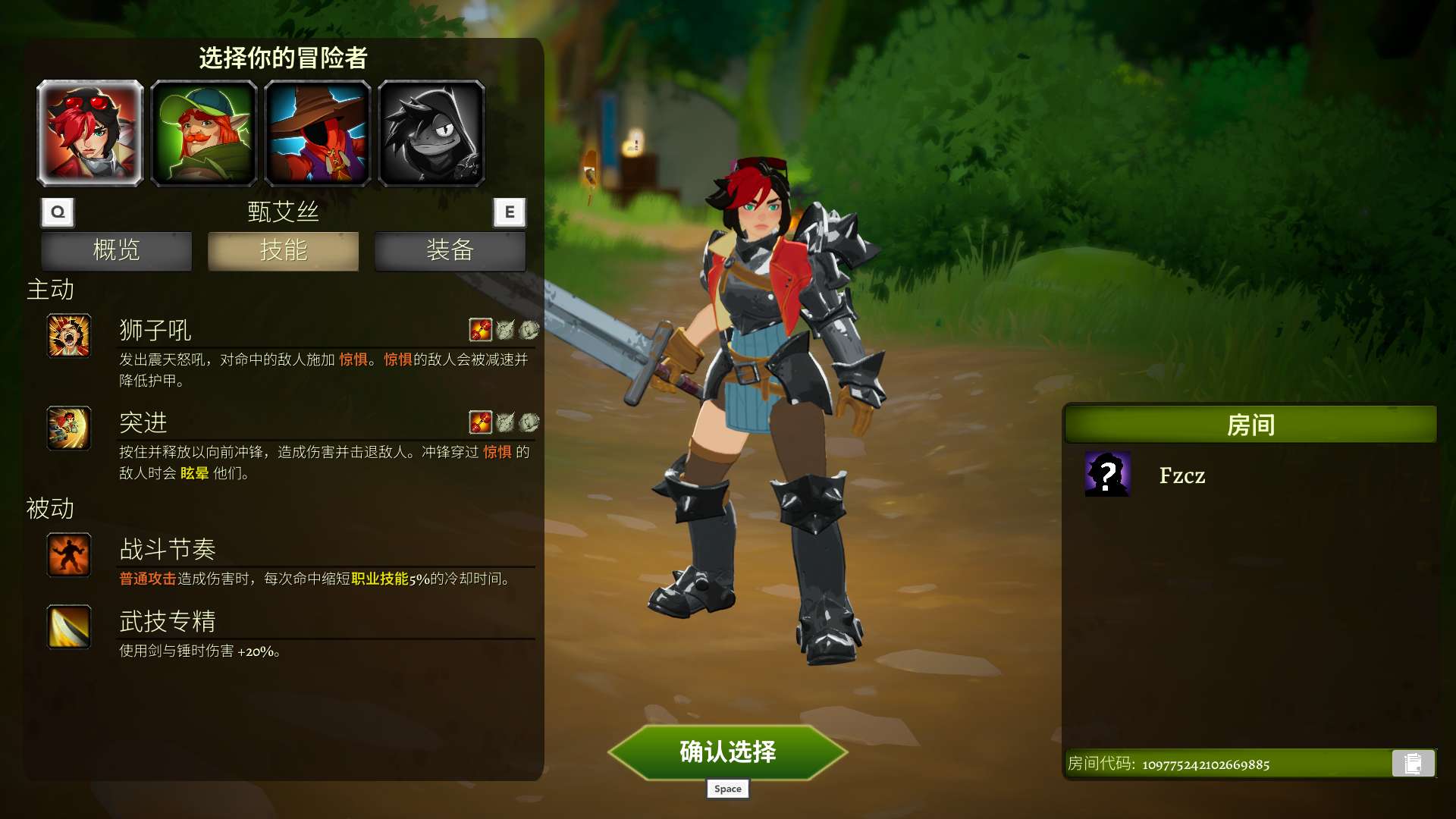Image resolution: width=1456 pixels, height=819 pixels.
Task: Click the 战斗节奏 passive skill icon
Action: pos(69,556)
